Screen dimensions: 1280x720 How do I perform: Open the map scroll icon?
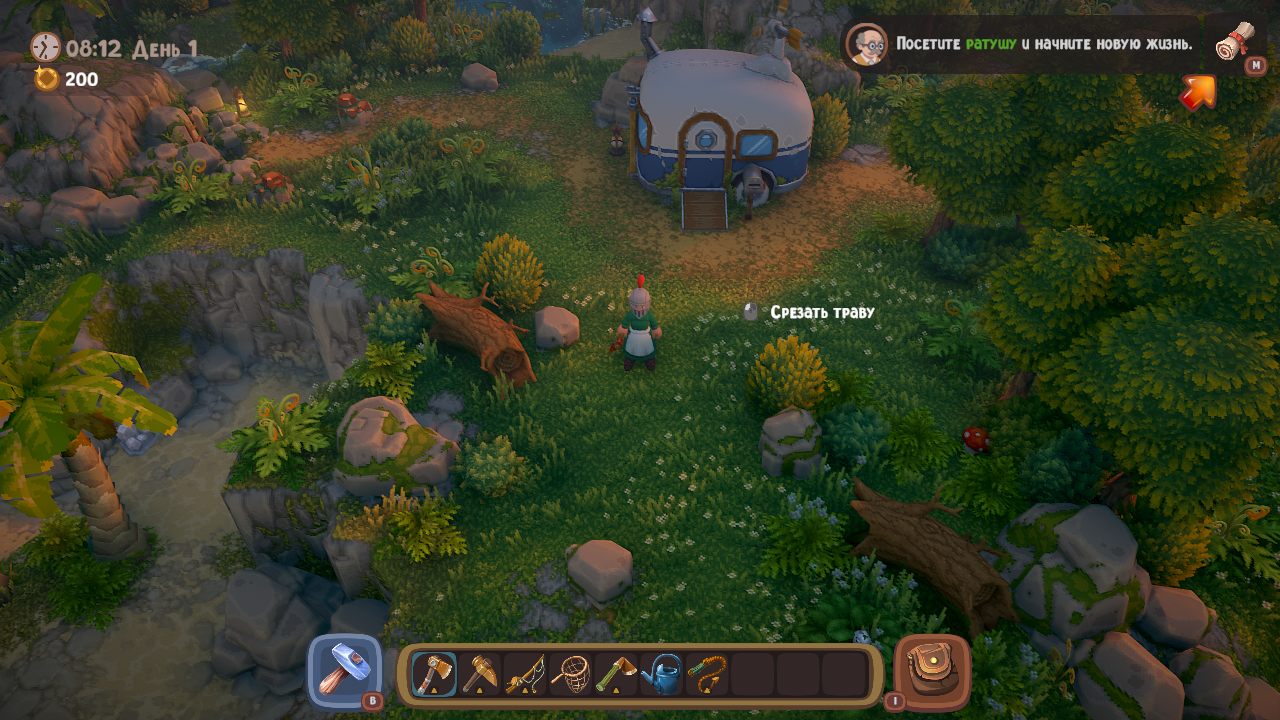point(1235,43)
